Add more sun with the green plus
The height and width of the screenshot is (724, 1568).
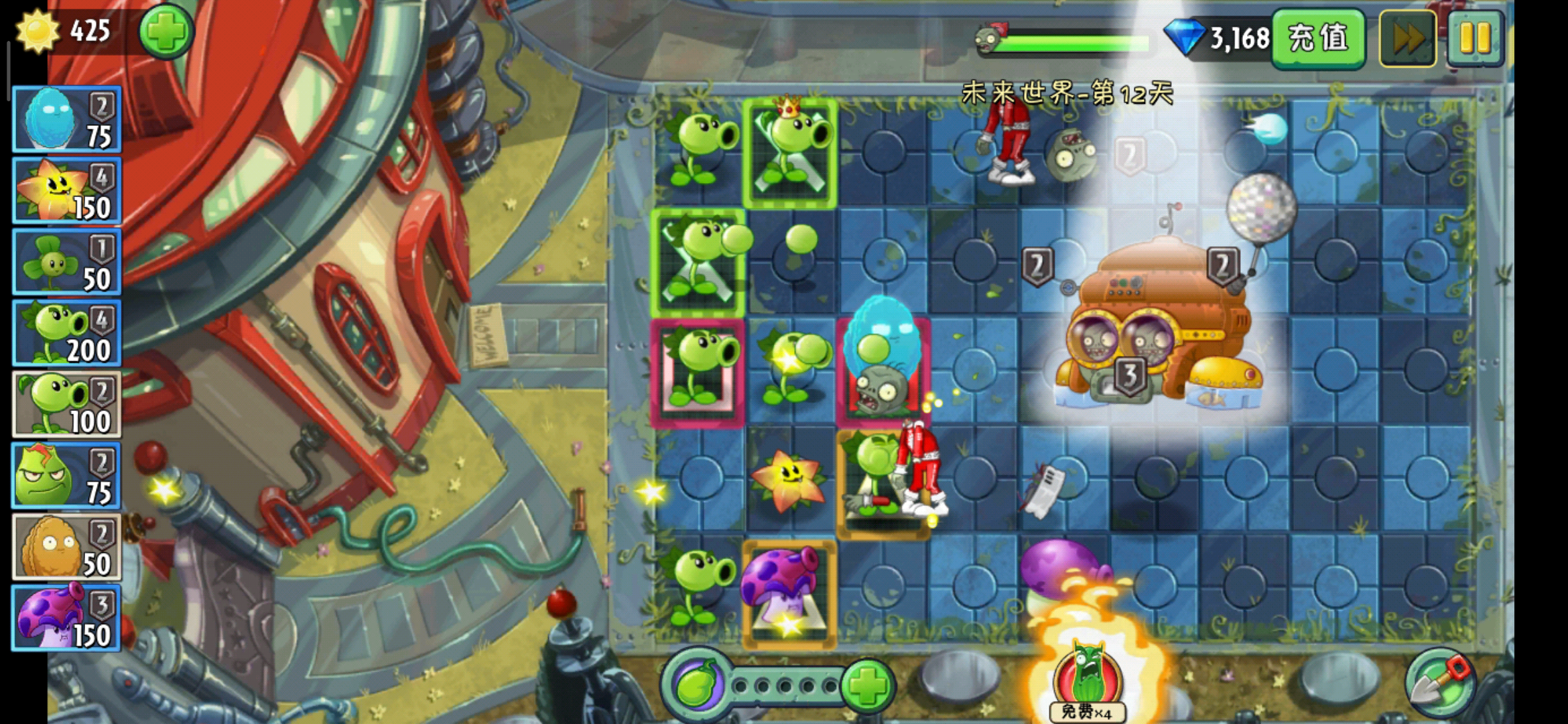pyautogui.click(x=166, y=32)
